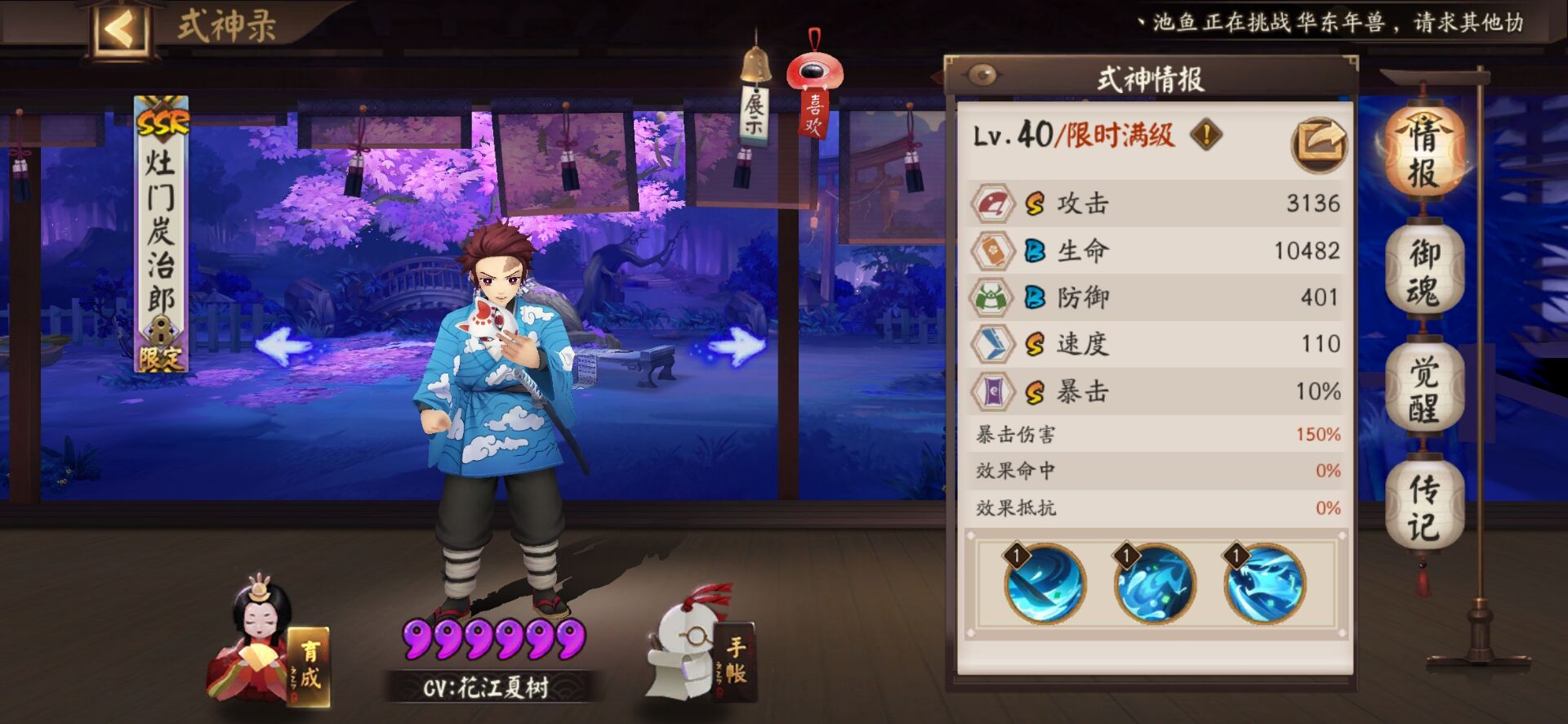Click the CV 花江夏树 voice label

[x=487, y=686]
